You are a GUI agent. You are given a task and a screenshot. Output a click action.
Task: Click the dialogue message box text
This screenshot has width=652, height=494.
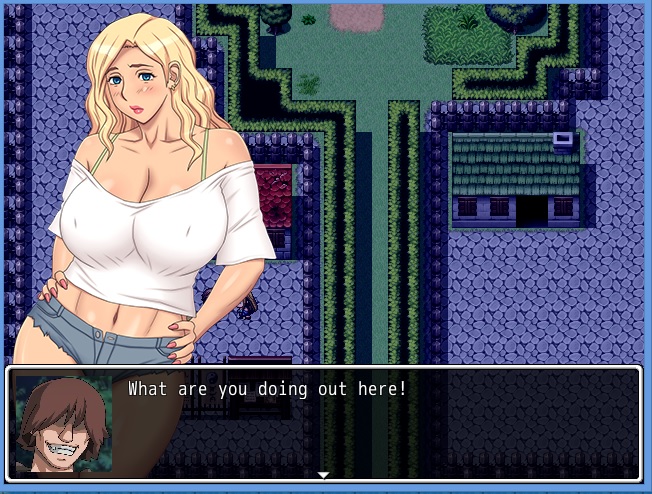coord(267,388)
